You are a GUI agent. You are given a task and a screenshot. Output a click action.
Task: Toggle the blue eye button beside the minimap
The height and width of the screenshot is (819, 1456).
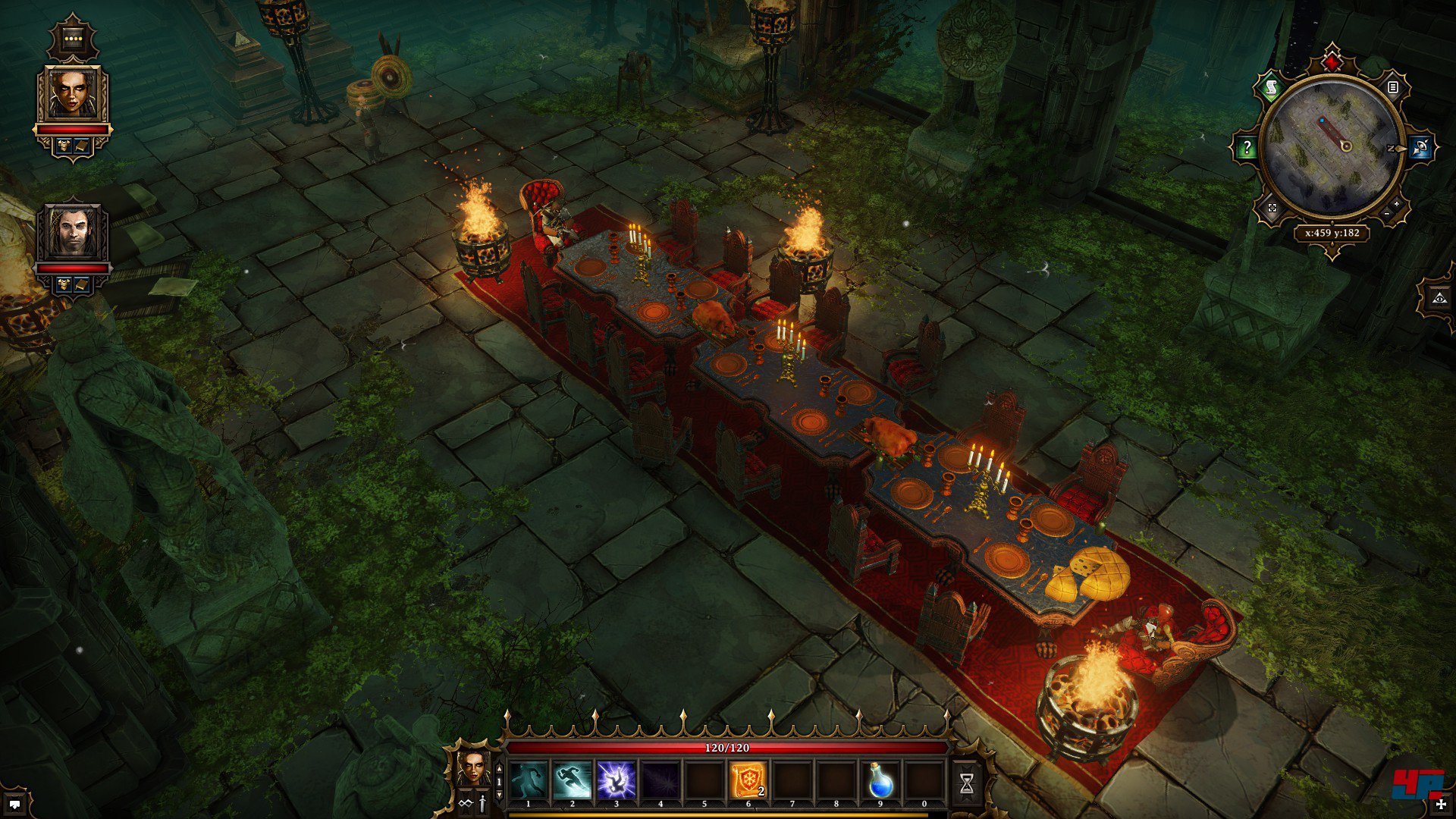tap(1420, 148)
